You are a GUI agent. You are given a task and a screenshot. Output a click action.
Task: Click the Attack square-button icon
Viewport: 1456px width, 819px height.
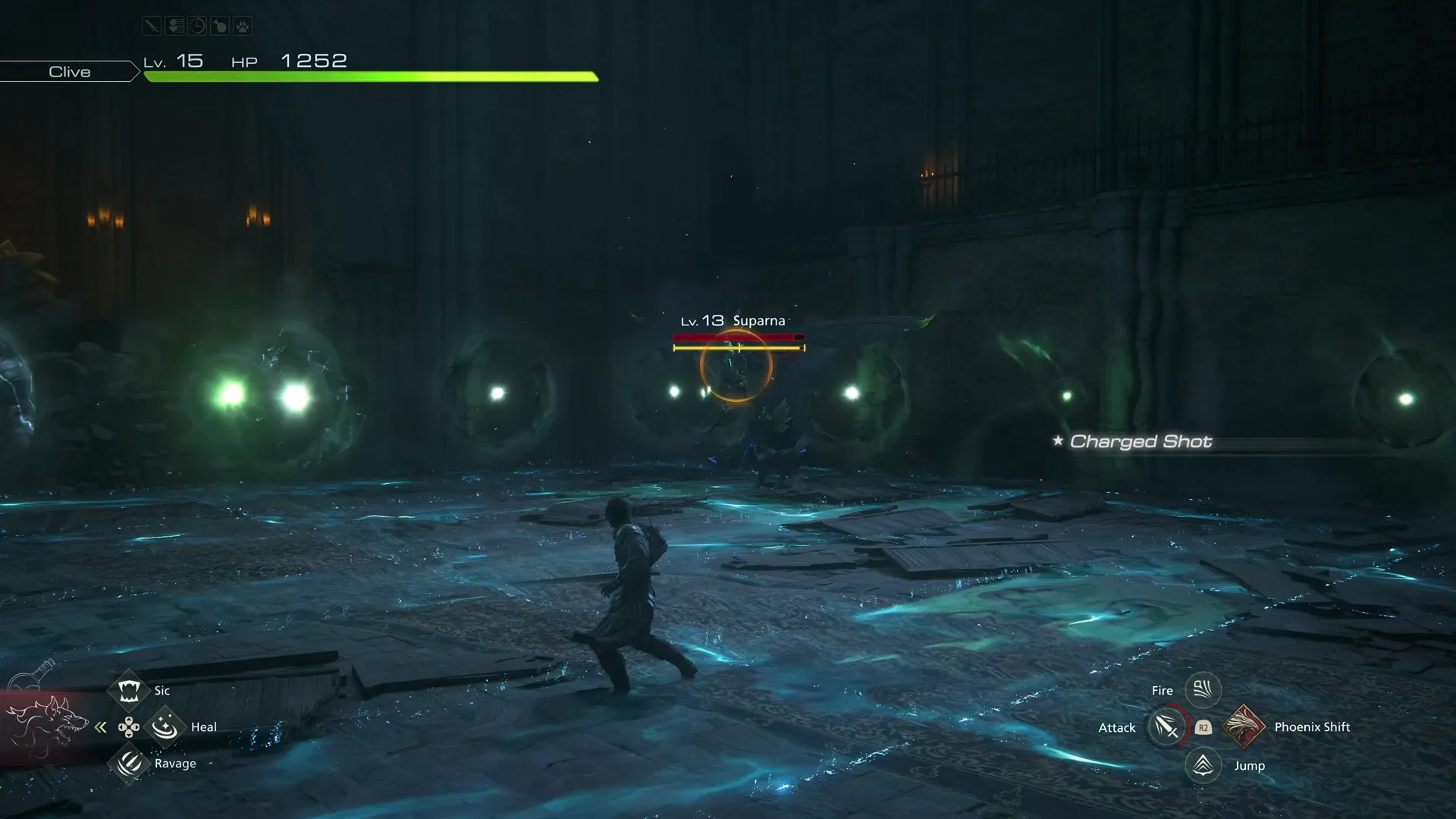1166,726
